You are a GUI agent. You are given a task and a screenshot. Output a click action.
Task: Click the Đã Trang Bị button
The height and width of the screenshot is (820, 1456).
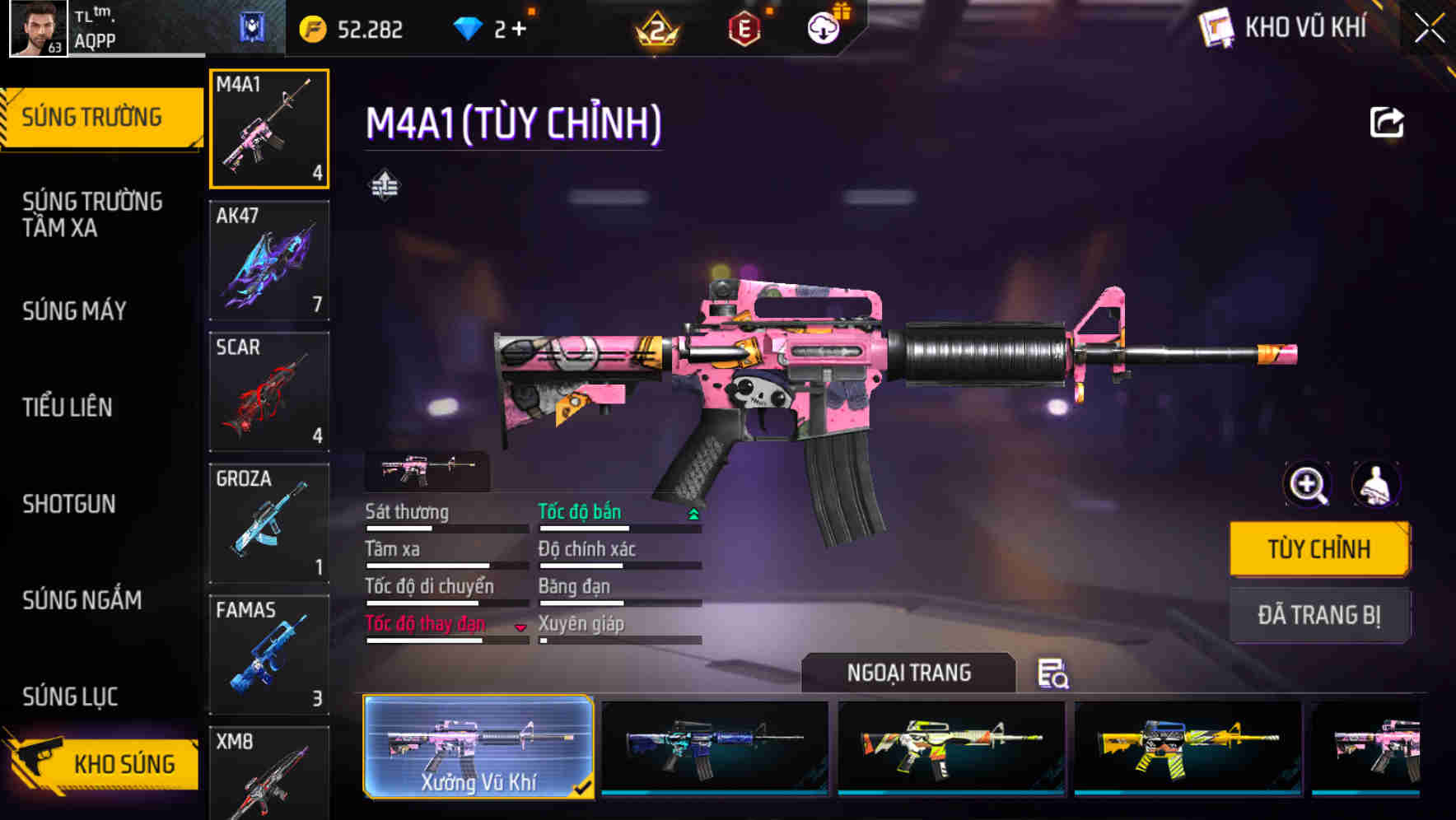pyautogui.click(x=1319, y=616)
